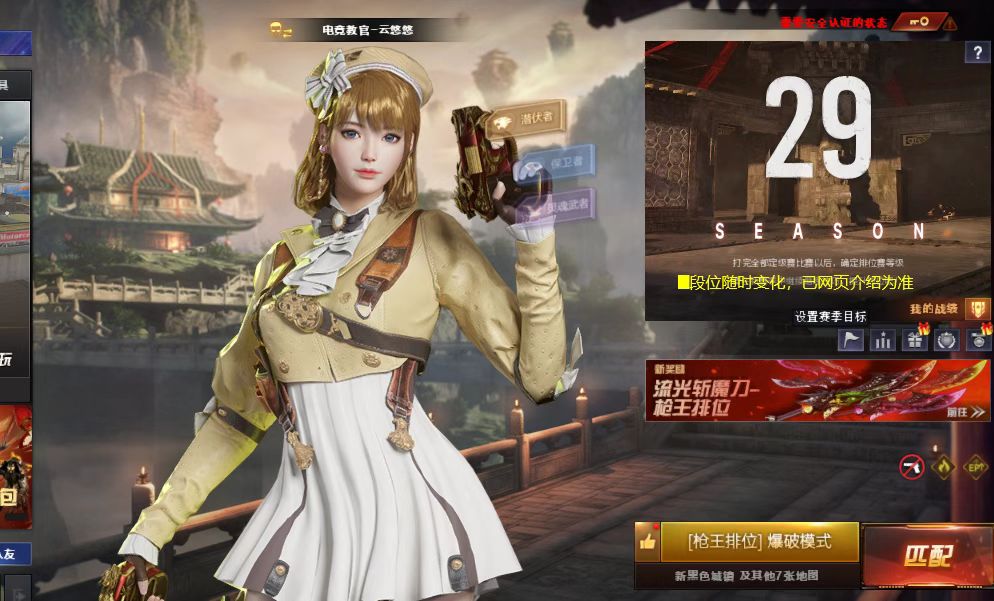Open the map list 新黑色城镇 及其他7张地图
The width and height of the screenshot is (994, 601).
click(x=747, y=576)
